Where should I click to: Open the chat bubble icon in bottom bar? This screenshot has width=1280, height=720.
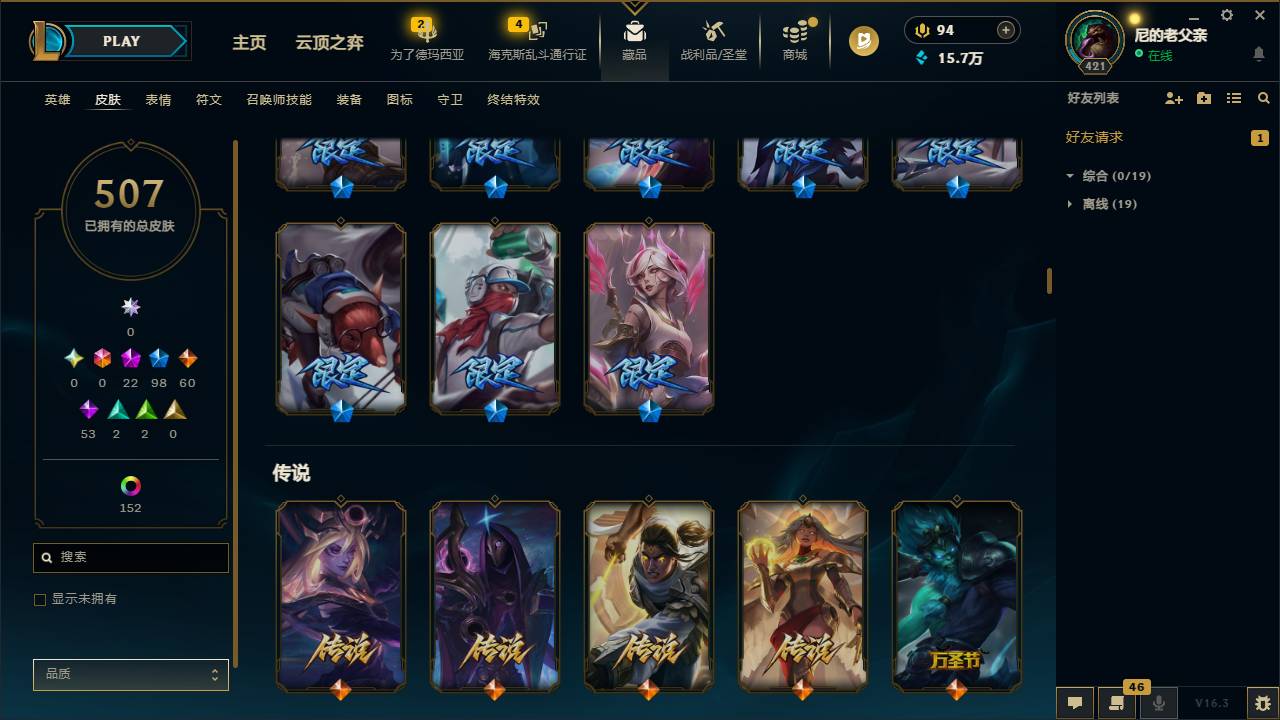click(1075, 703)
